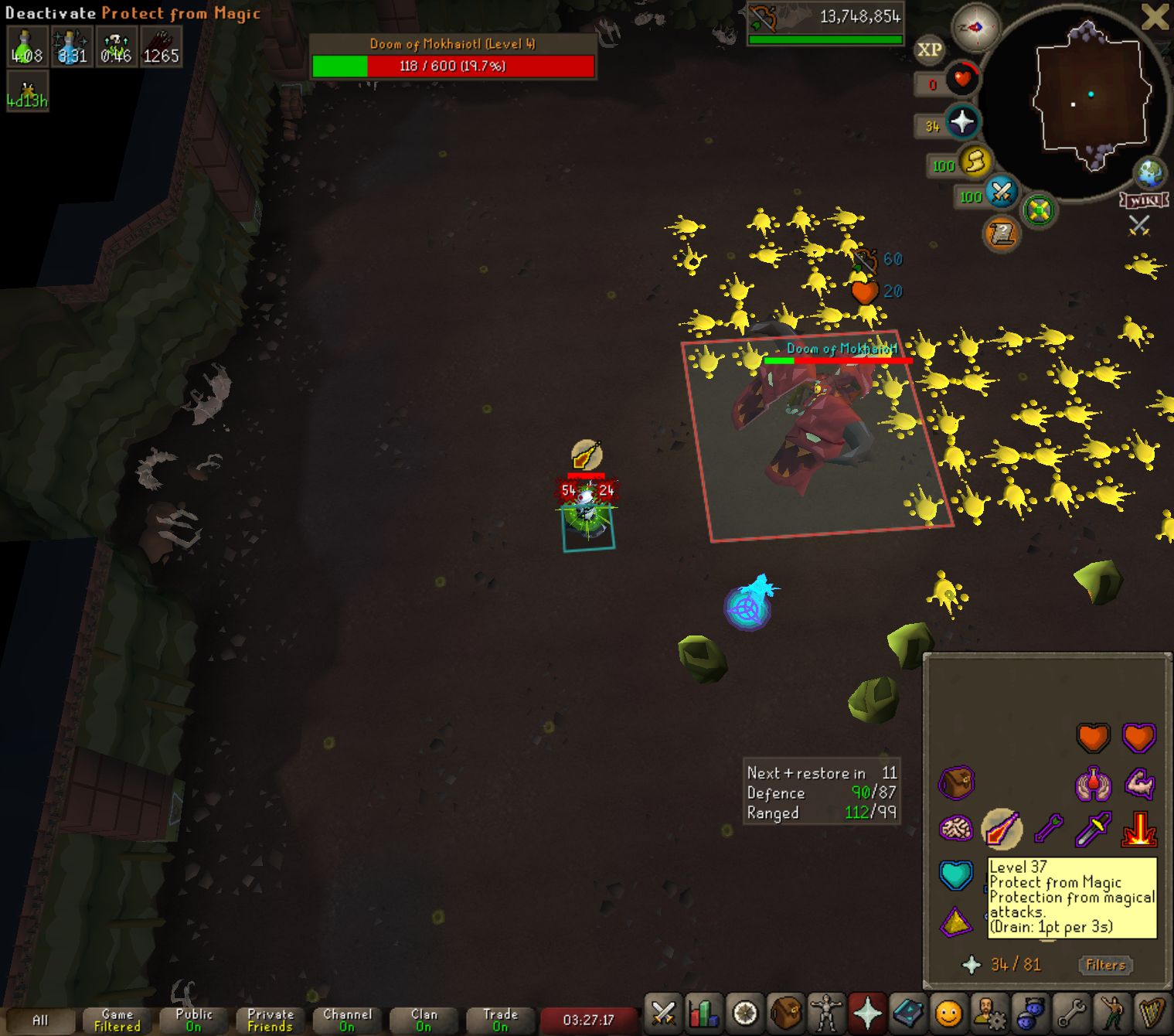Viewport: 1174px width, 1036px height.
Task: Click the special attack crossed-swords orb
Action: [1002, 191]
